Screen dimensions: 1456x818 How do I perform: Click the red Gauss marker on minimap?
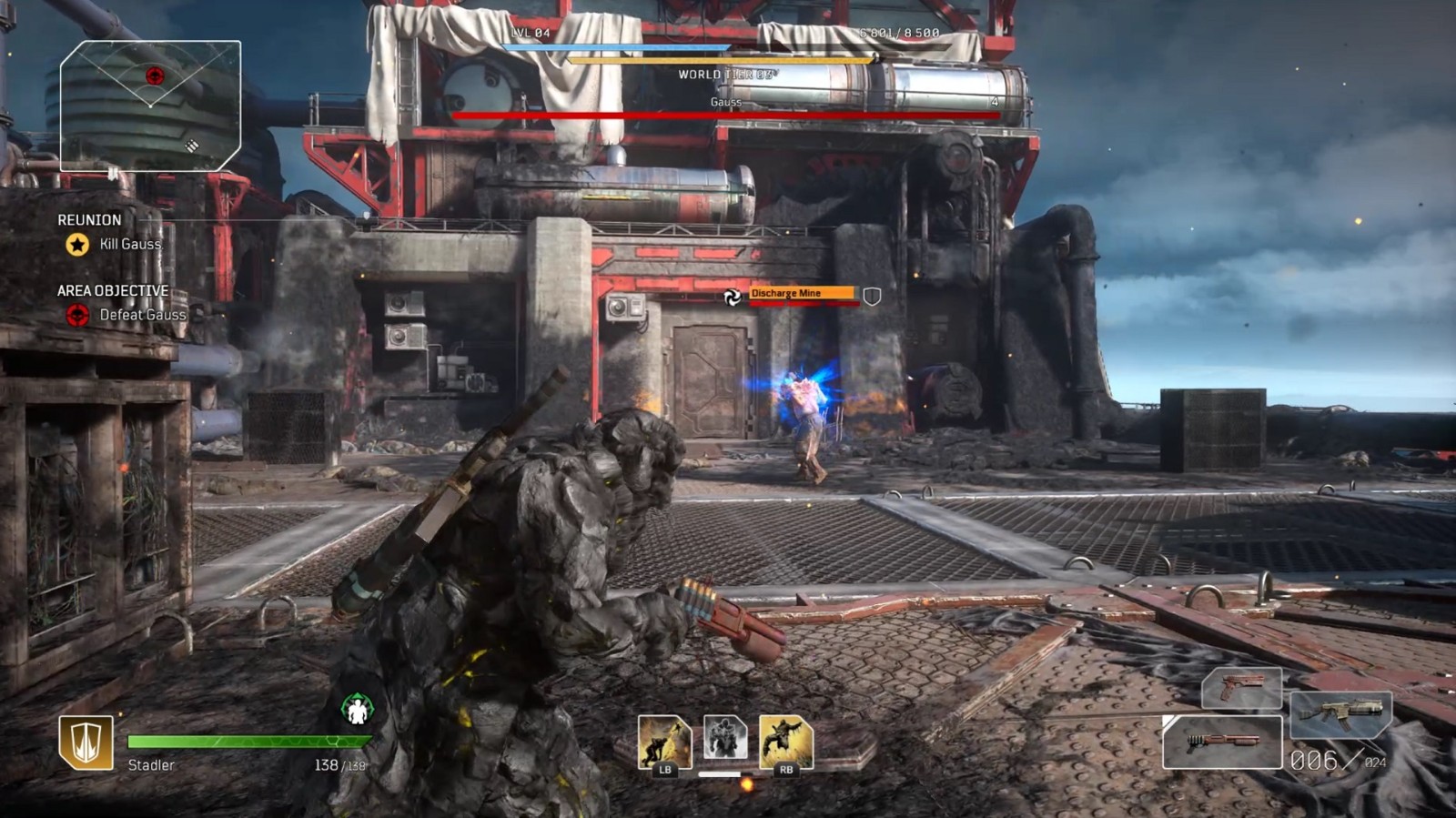[x=155, y=76]
